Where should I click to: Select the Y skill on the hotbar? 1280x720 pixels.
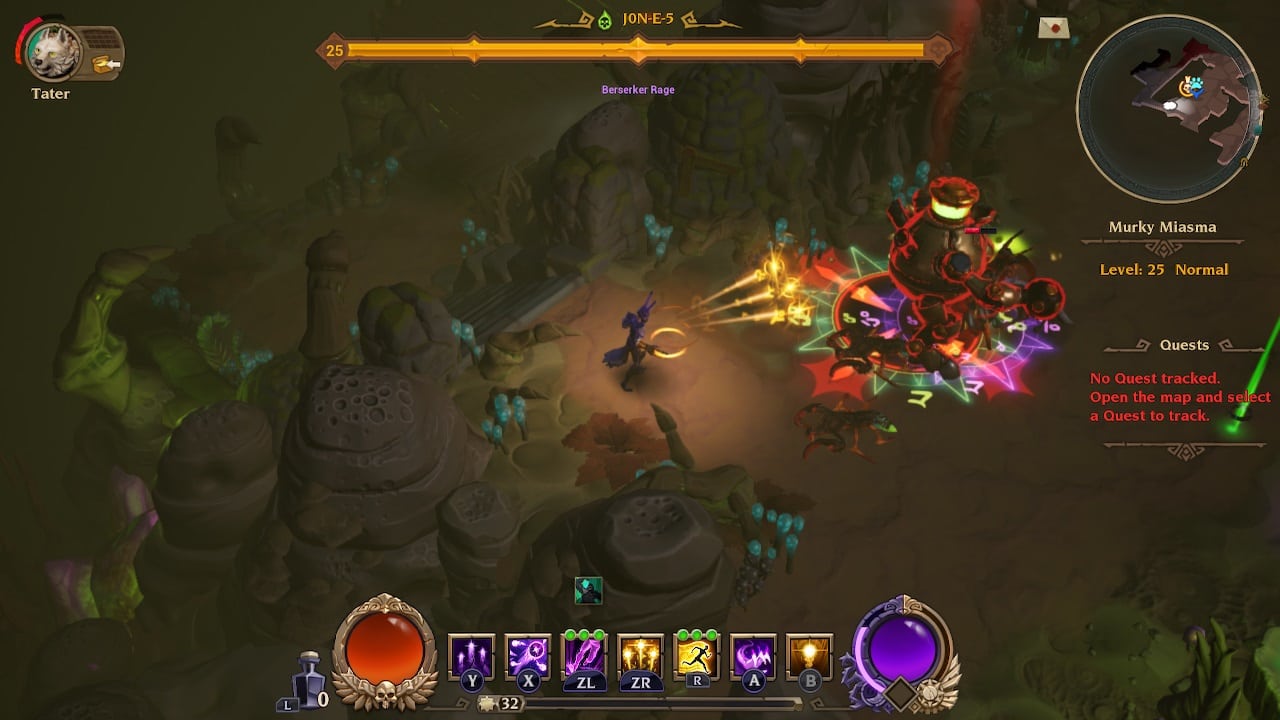[470, 656]
